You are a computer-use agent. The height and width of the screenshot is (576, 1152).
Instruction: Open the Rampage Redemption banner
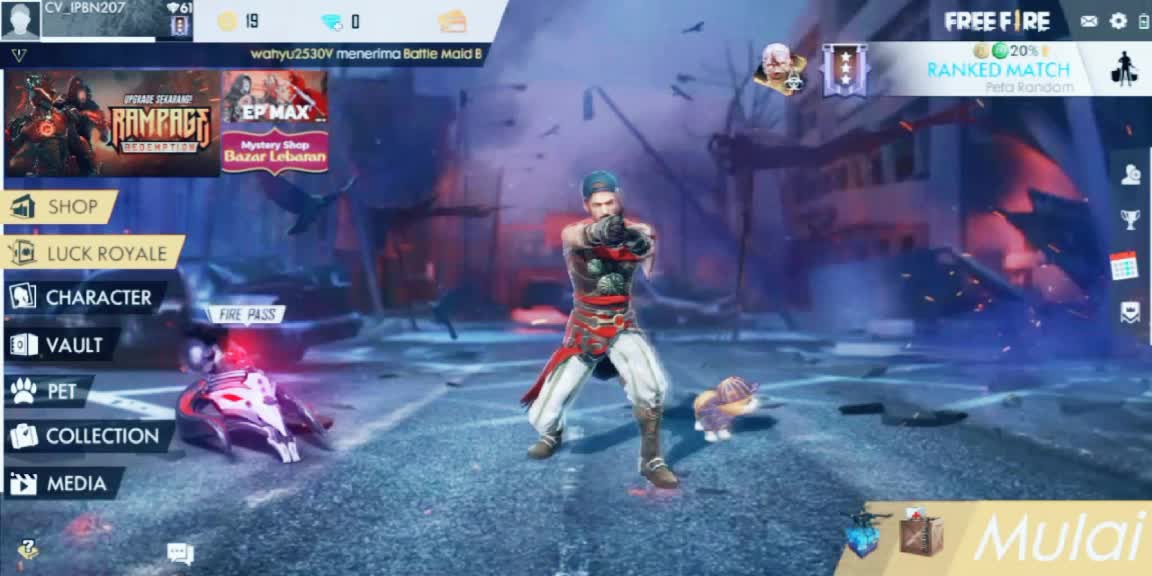point(112,124)
